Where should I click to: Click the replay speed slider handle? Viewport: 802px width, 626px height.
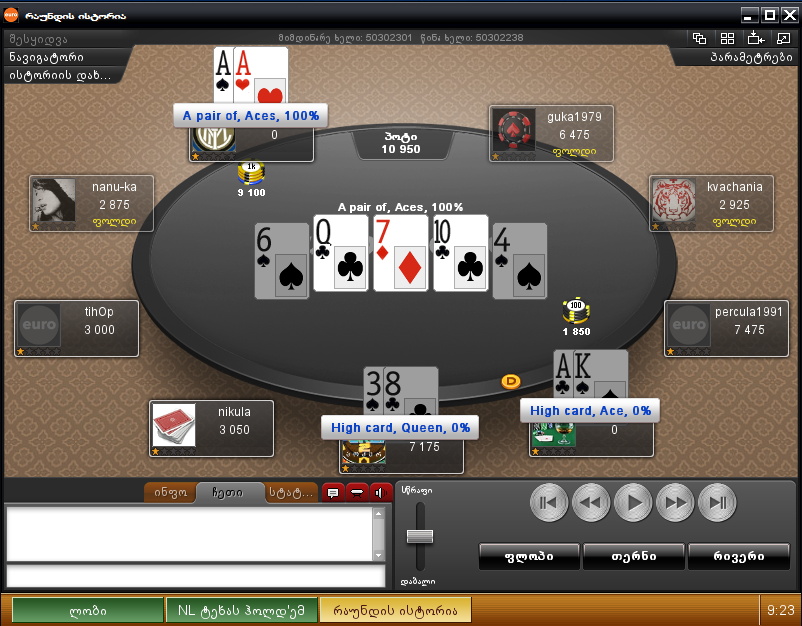[420, 536]
